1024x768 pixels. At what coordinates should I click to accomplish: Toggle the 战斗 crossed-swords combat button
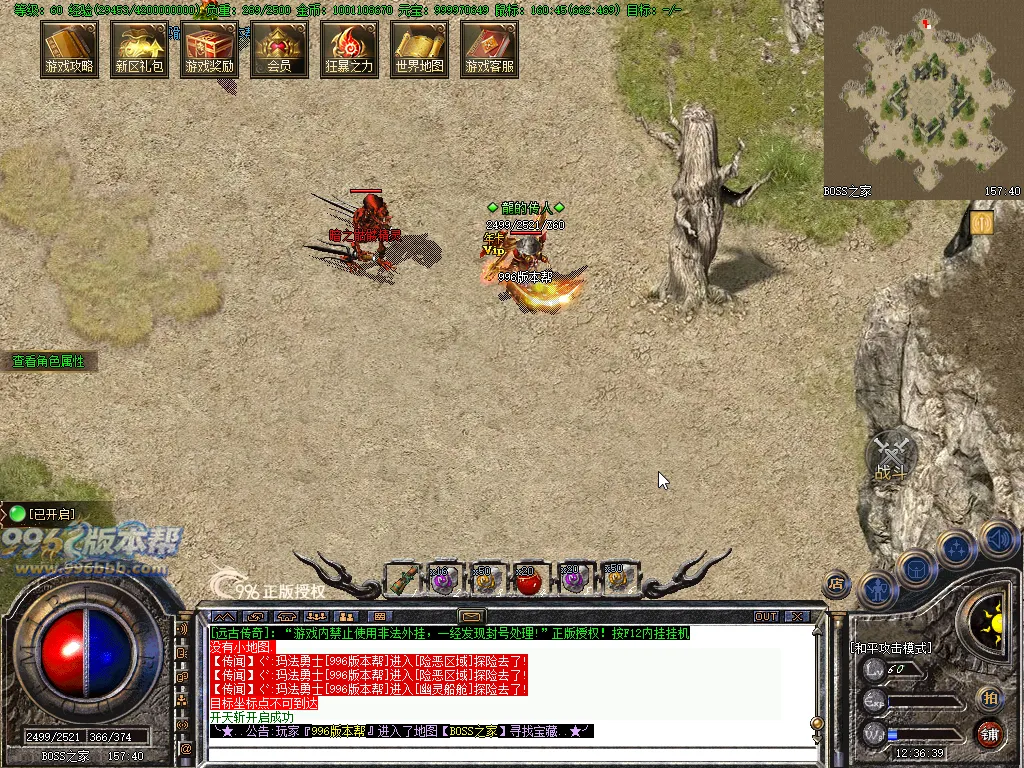[890, 457]
